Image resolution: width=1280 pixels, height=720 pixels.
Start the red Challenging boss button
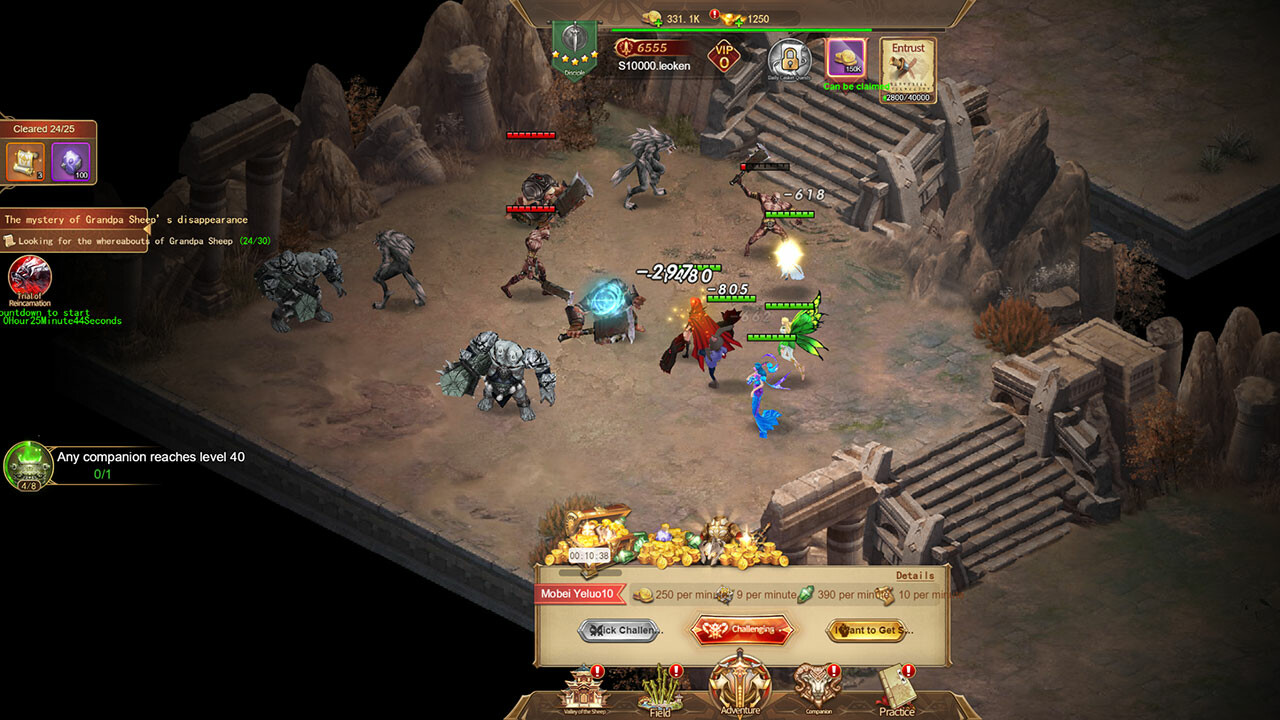coord(742,630)
